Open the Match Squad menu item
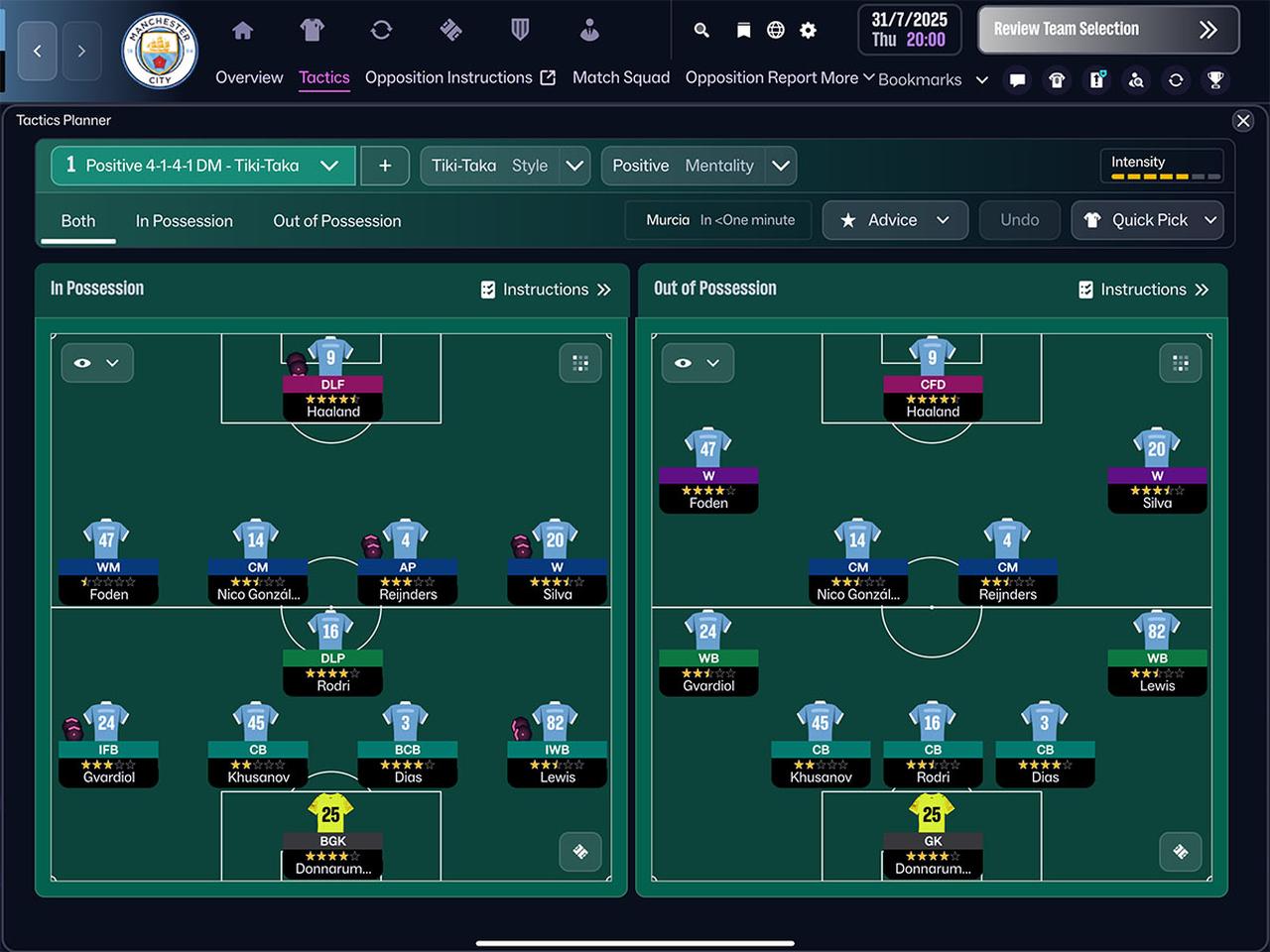1270x952 pixels. pos(621,77)
